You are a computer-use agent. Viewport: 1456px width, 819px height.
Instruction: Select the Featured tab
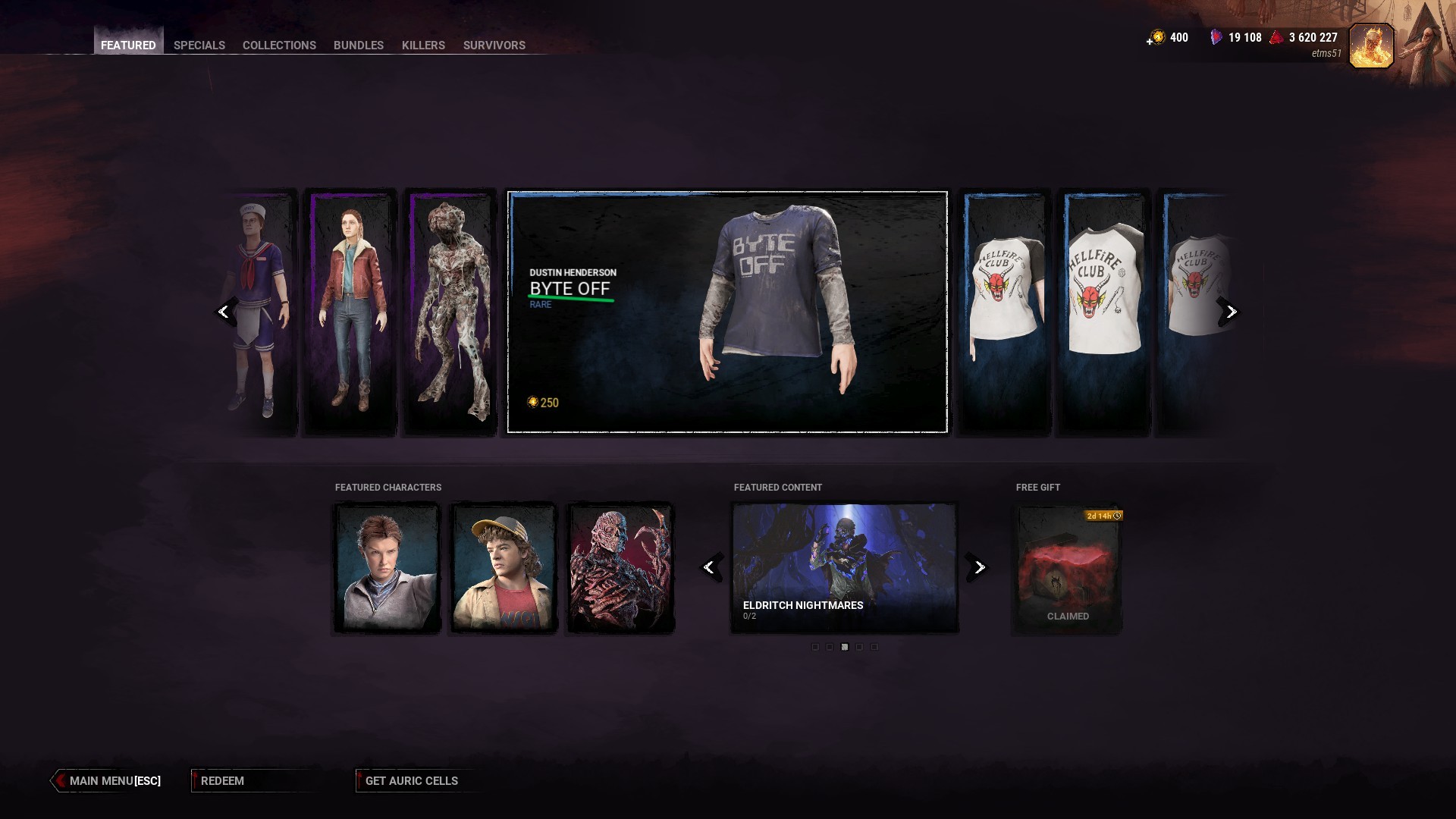point(128,45)
